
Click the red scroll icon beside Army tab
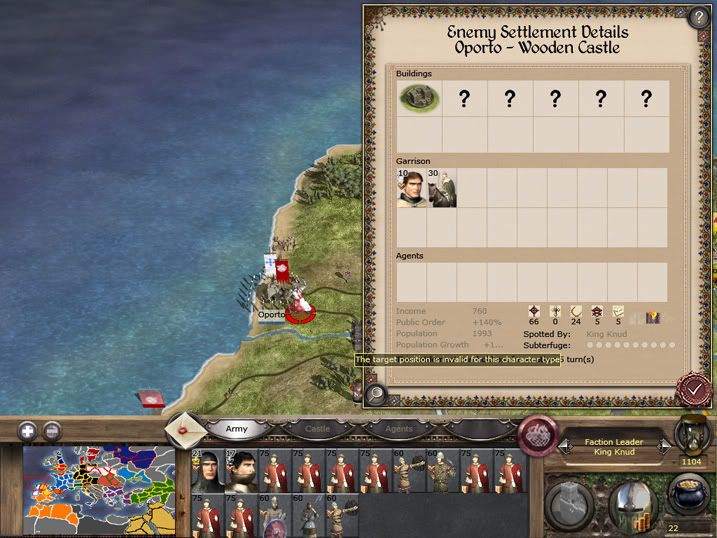click(185, 430)
